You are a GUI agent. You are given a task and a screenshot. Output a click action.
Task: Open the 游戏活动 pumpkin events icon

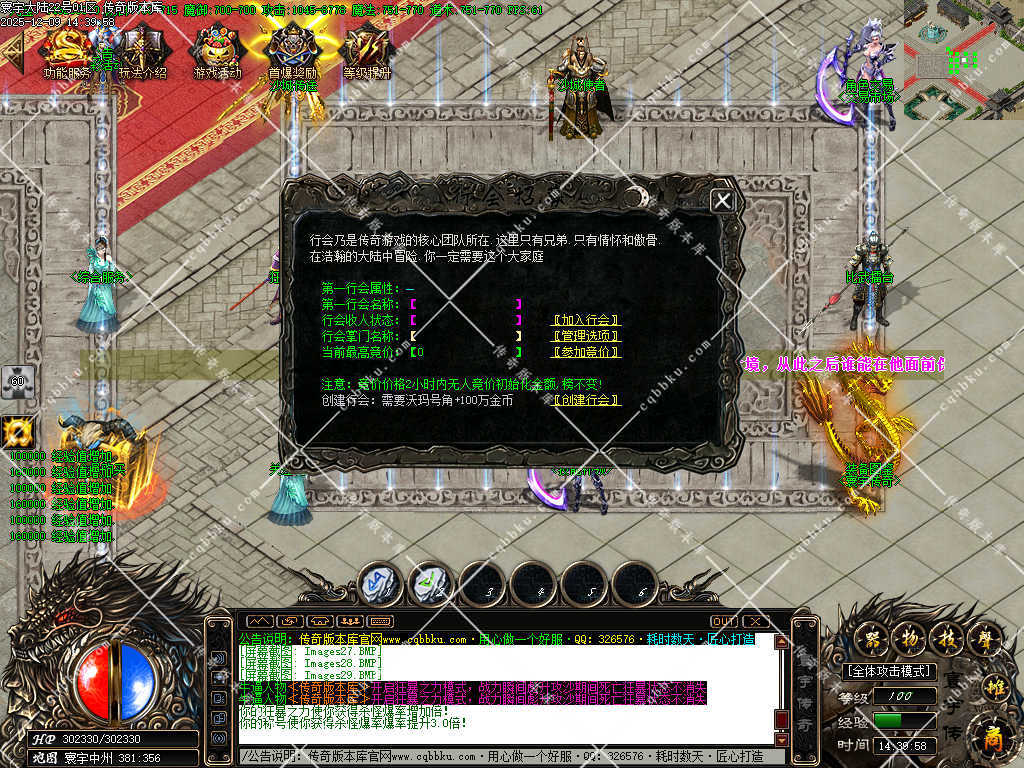tap(218, 50)
